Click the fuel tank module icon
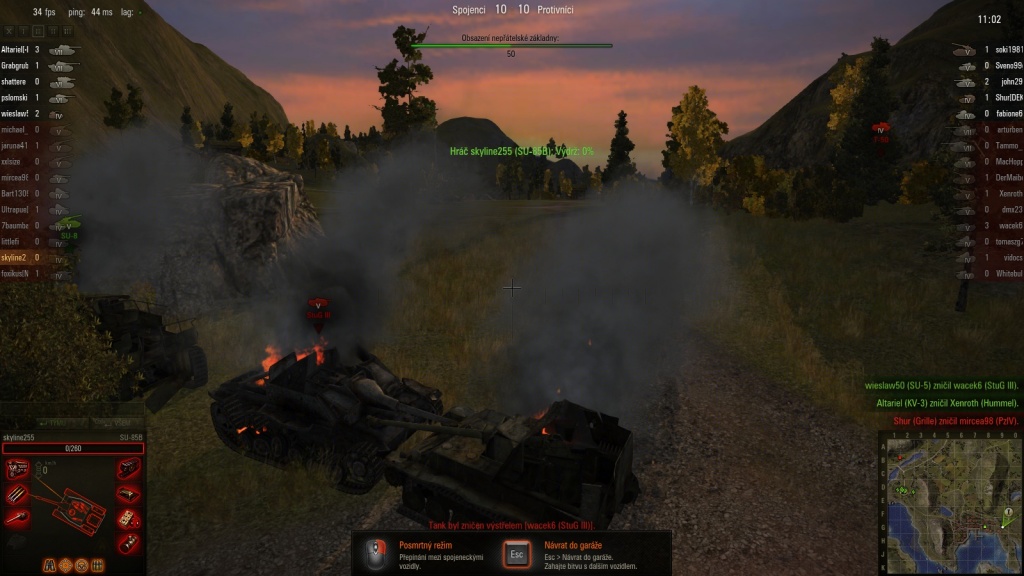Image resolution: width=1024 pixels, height=576 pixels. pyautogui.click(x=128, y=493)
